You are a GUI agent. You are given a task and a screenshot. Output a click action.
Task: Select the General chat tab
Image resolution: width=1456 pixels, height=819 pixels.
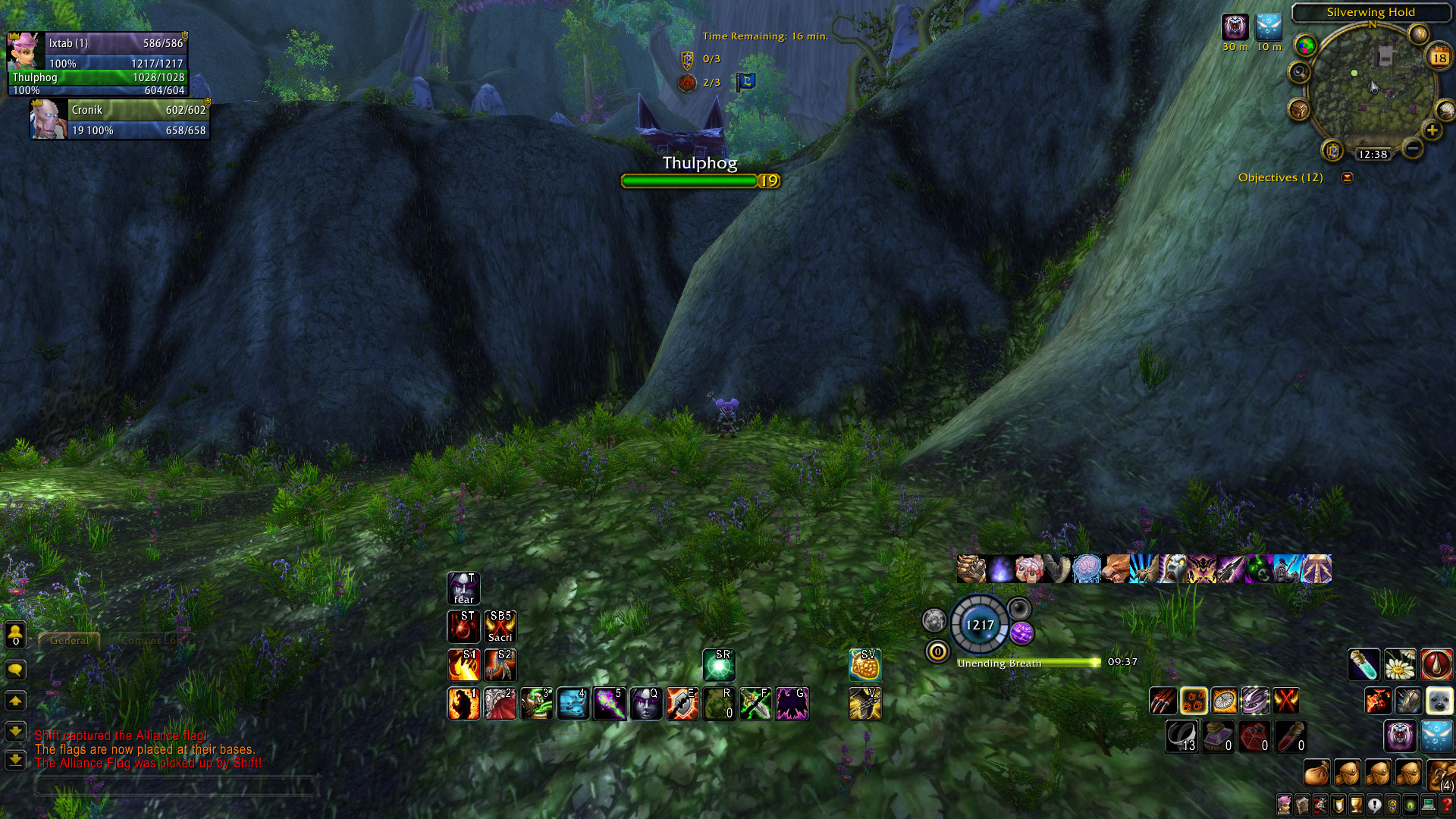(69, 641)
